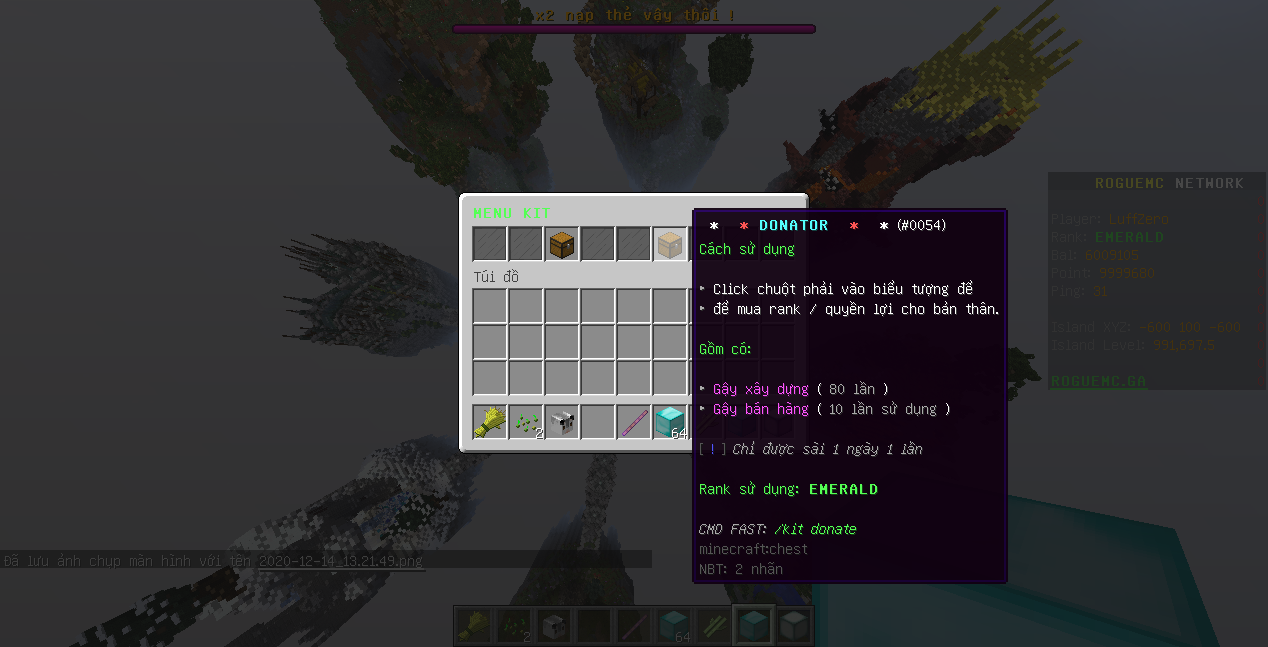Pick up the wheat bundle in inventory

[490, 422]
